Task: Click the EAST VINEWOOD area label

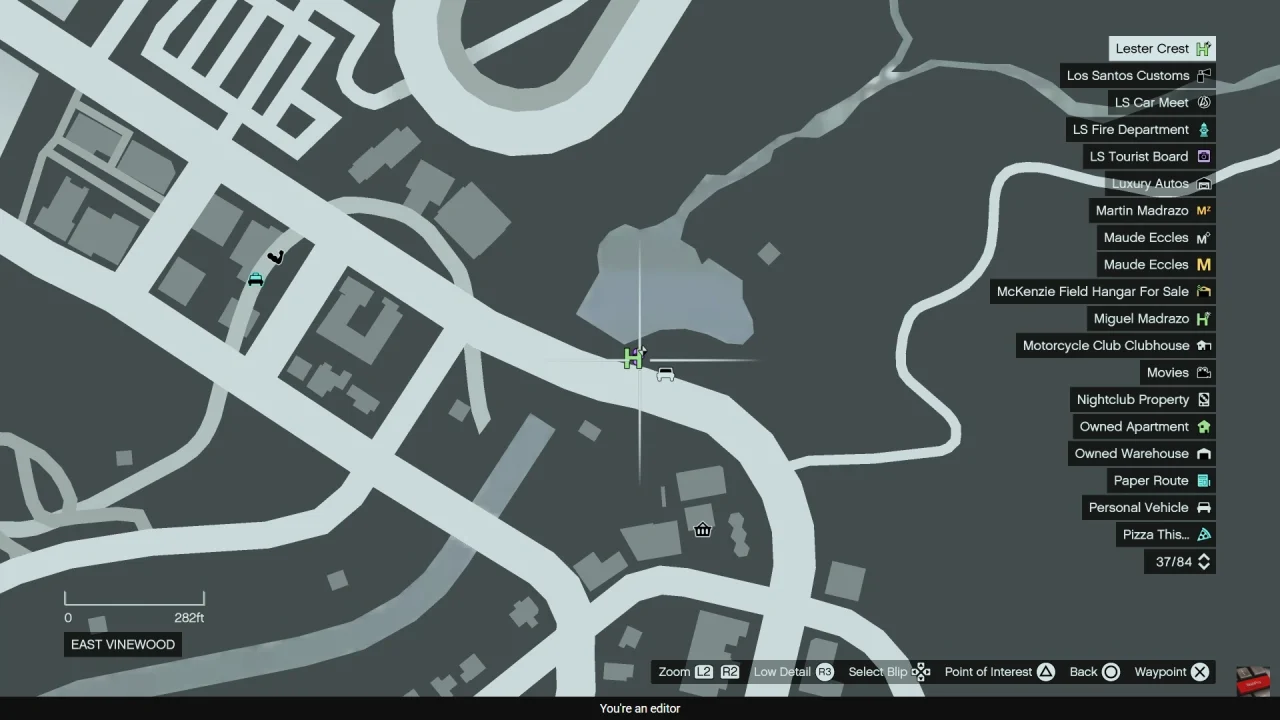Action: tap(122, 644)
